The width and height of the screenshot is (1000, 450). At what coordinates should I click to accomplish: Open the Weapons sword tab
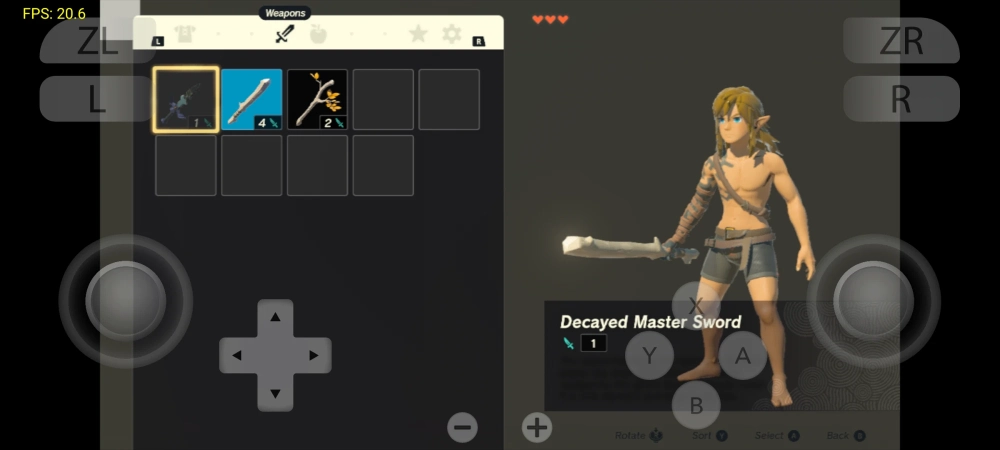pos(285,35)
